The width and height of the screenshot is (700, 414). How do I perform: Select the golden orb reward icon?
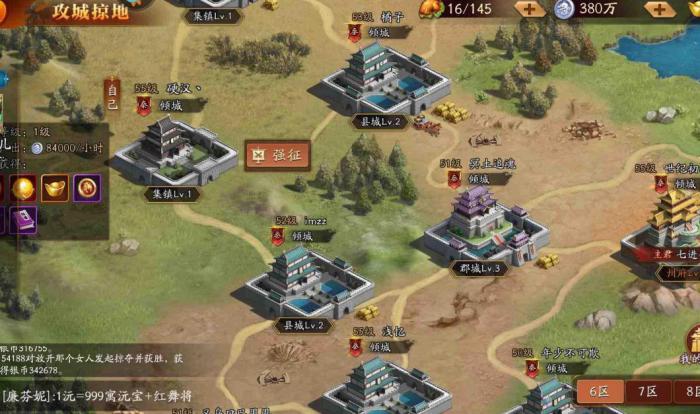tap(24, 187)
